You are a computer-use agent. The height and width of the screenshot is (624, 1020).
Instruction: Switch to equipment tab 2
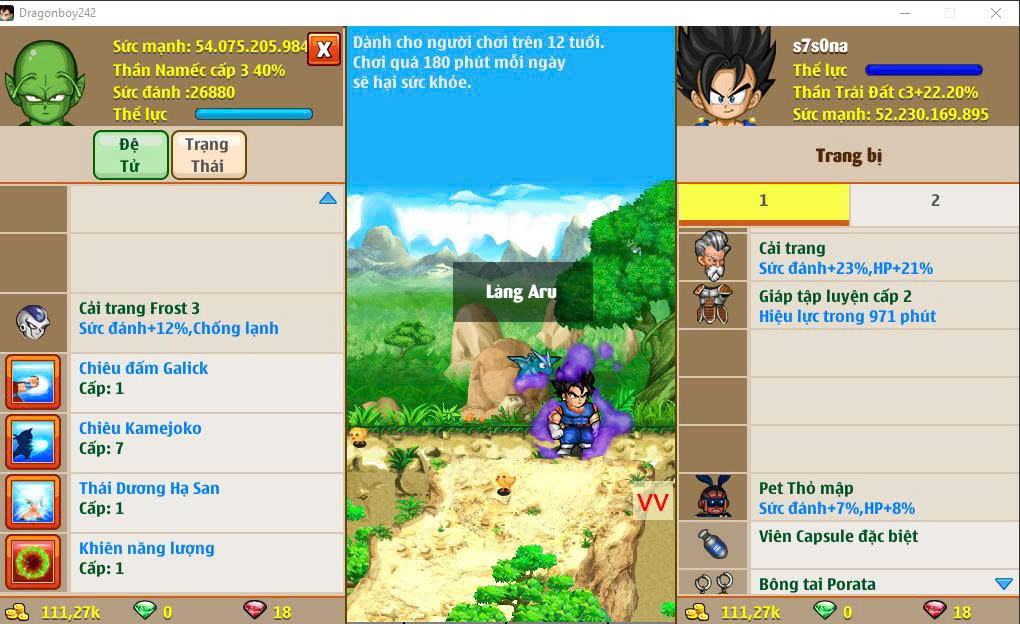pos(934,202)
